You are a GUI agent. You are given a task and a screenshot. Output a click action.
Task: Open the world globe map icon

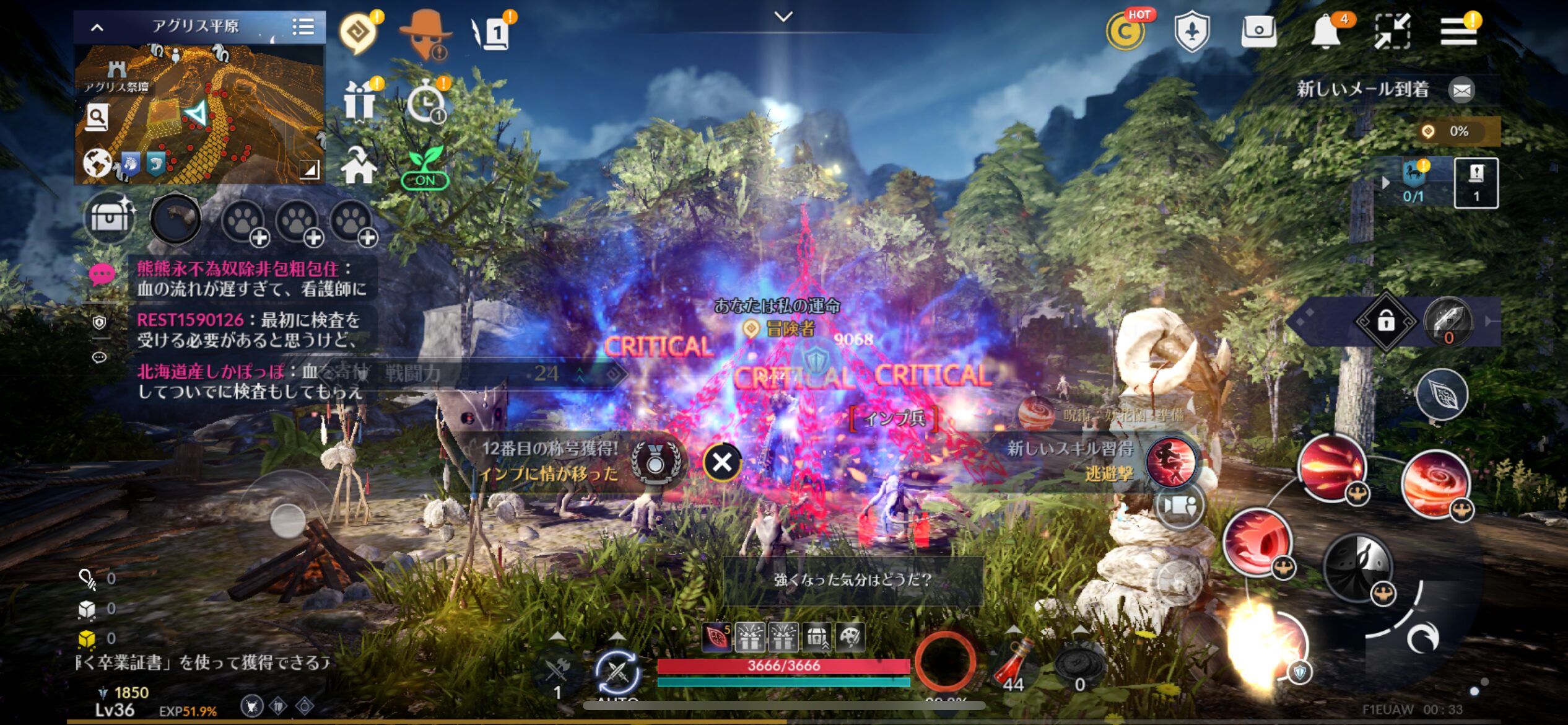click(98, 164)
